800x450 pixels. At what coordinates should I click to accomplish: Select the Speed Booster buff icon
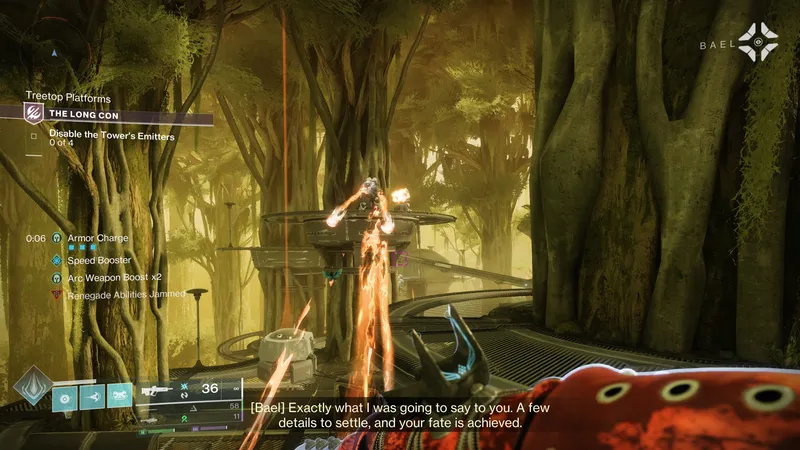click(56, 260)
